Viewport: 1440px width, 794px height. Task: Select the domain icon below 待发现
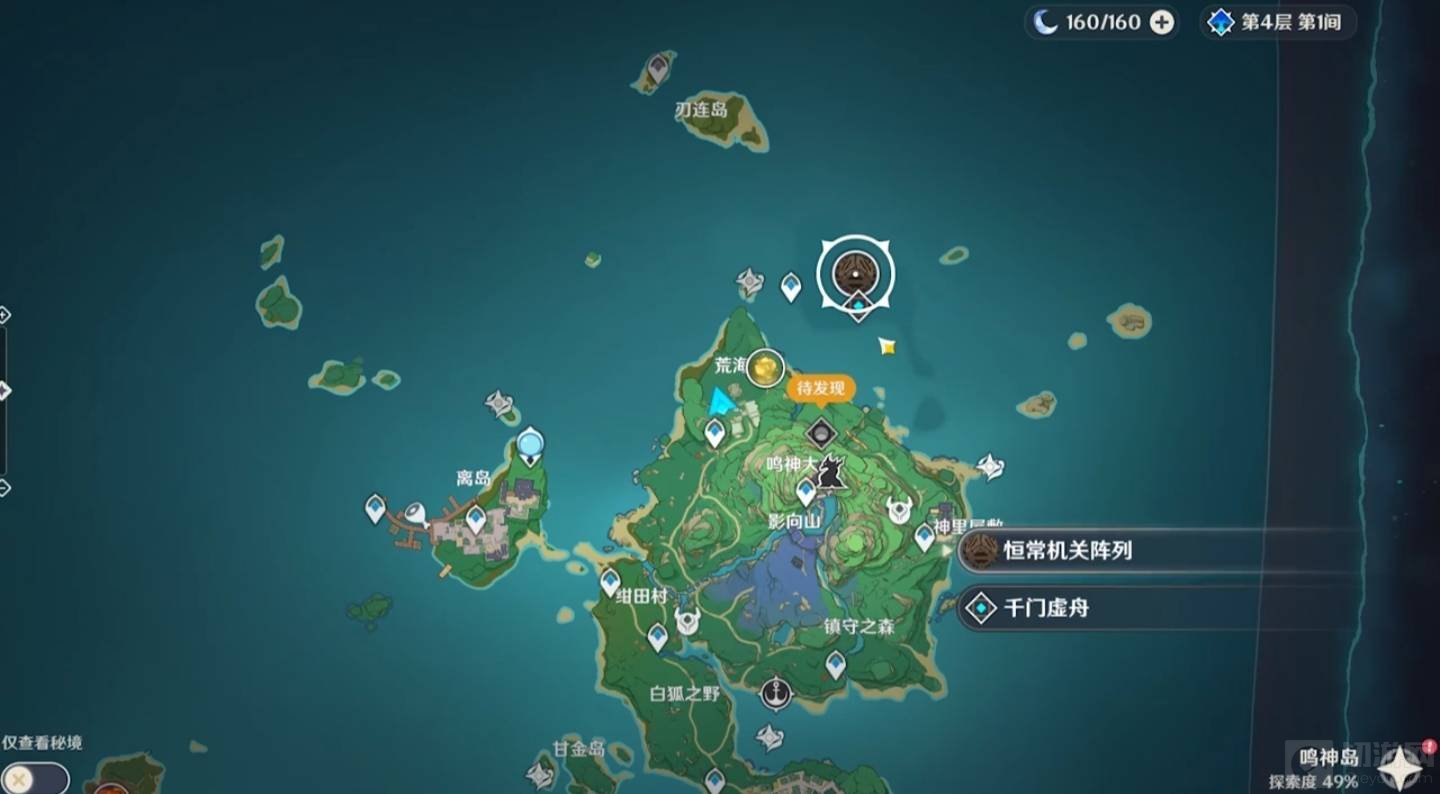821,434
